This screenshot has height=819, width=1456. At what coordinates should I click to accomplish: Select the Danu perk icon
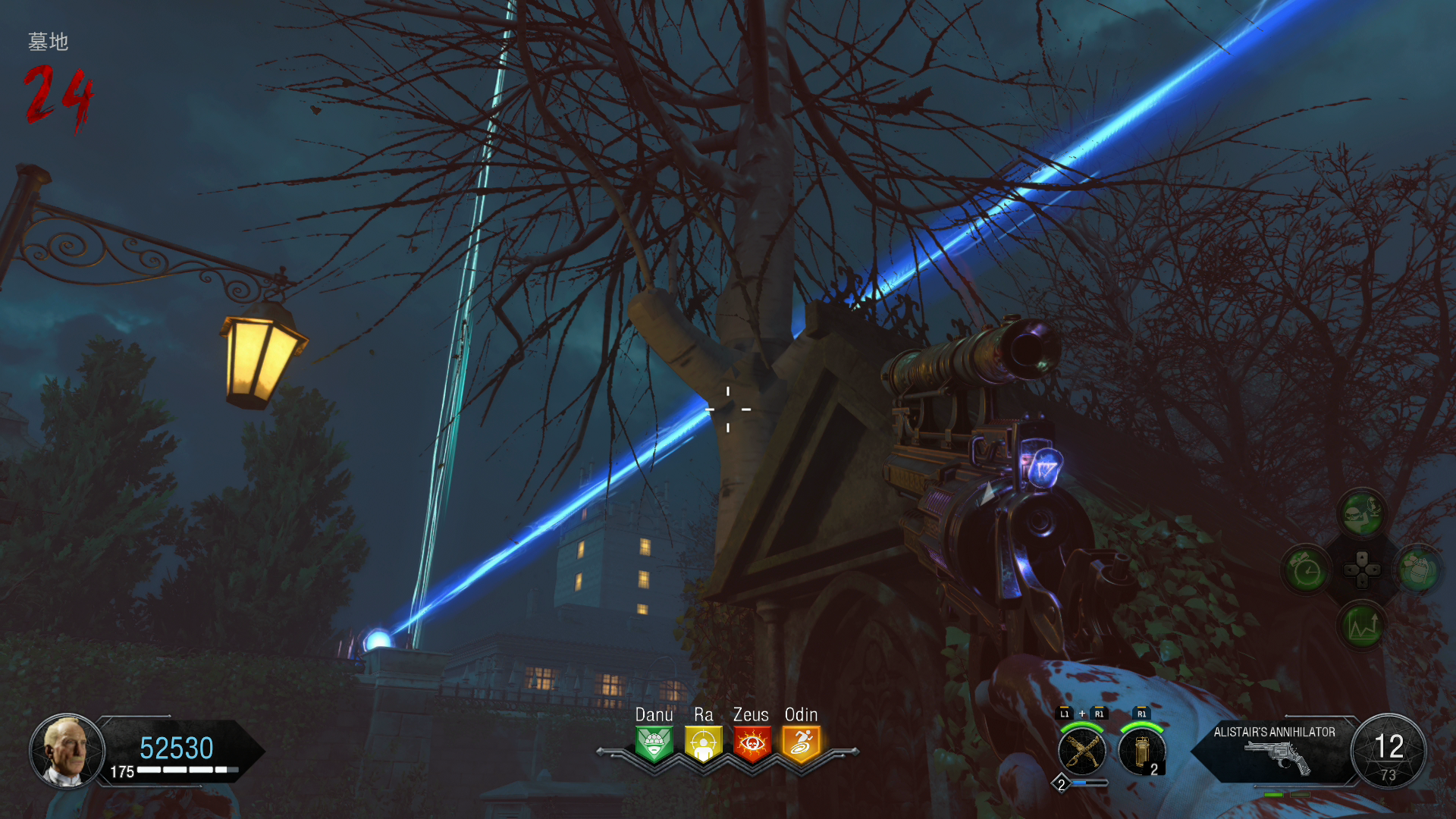654,744
